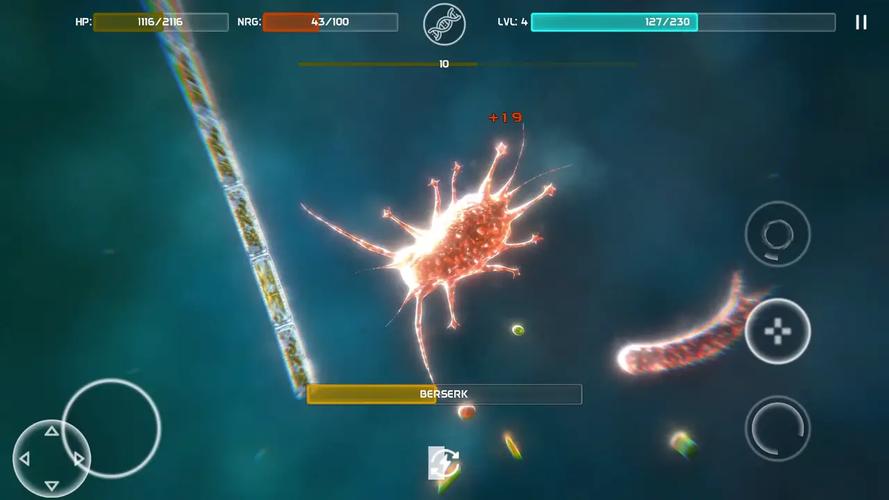889x500 pixels.
Task: Tap the up arrow on the movement pad
Action: pyautogui.click(x=51, y=432)
